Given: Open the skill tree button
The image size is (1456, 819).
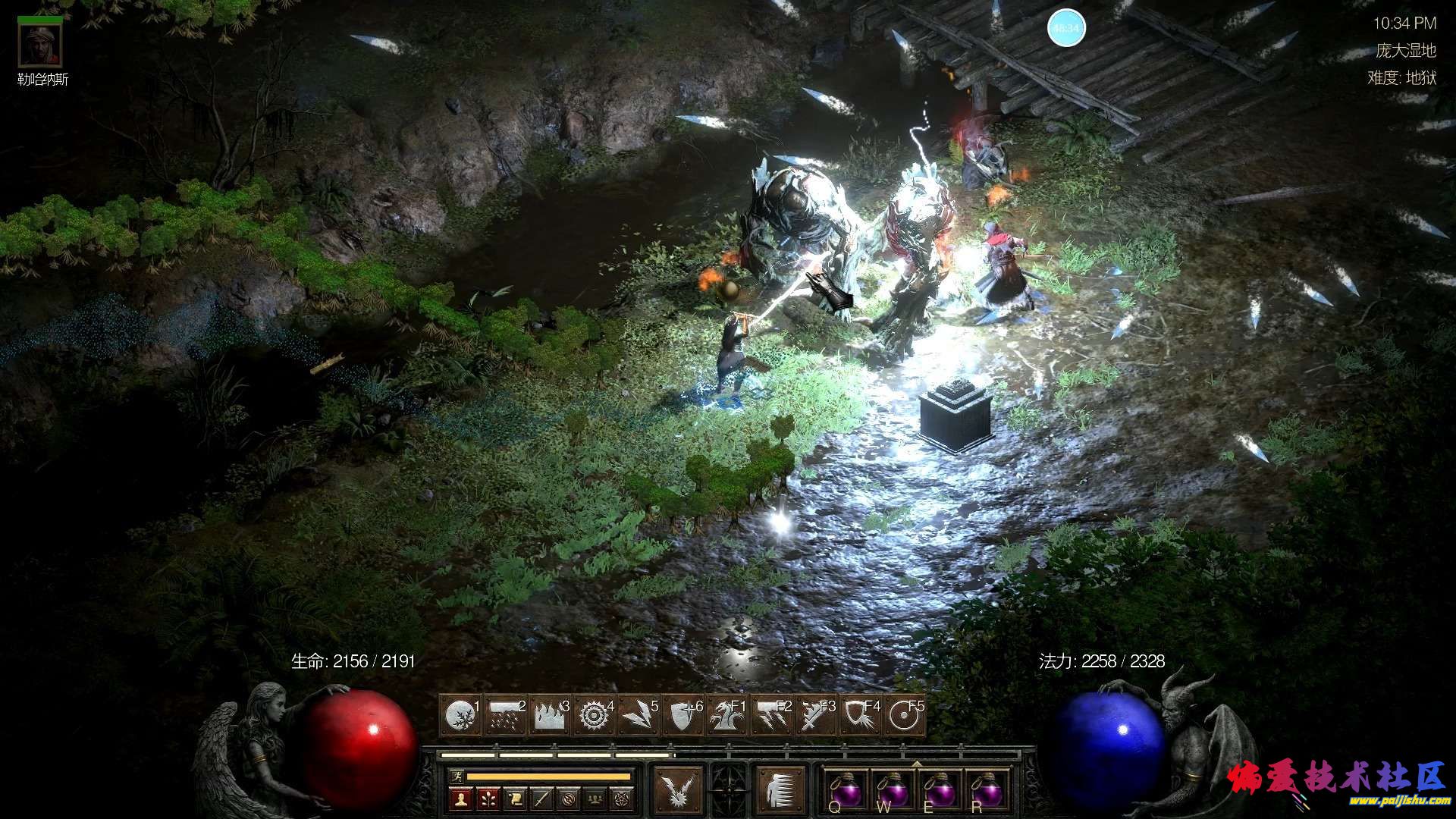Looking at the screenshot, I should coord(488,799).
